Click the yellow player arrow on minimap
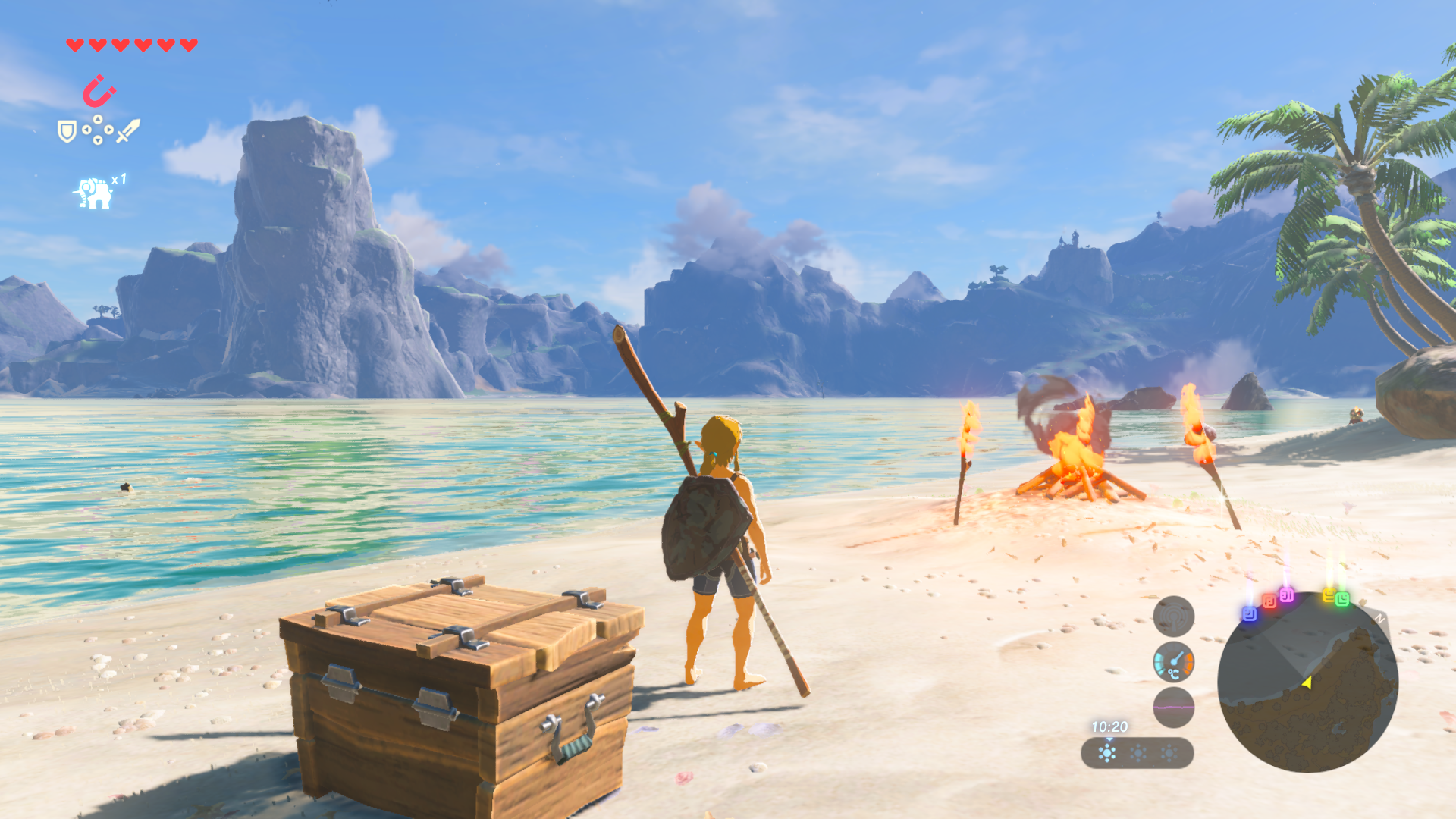Viewport: 1456px width, 819px height. (x=1307, y=682)
